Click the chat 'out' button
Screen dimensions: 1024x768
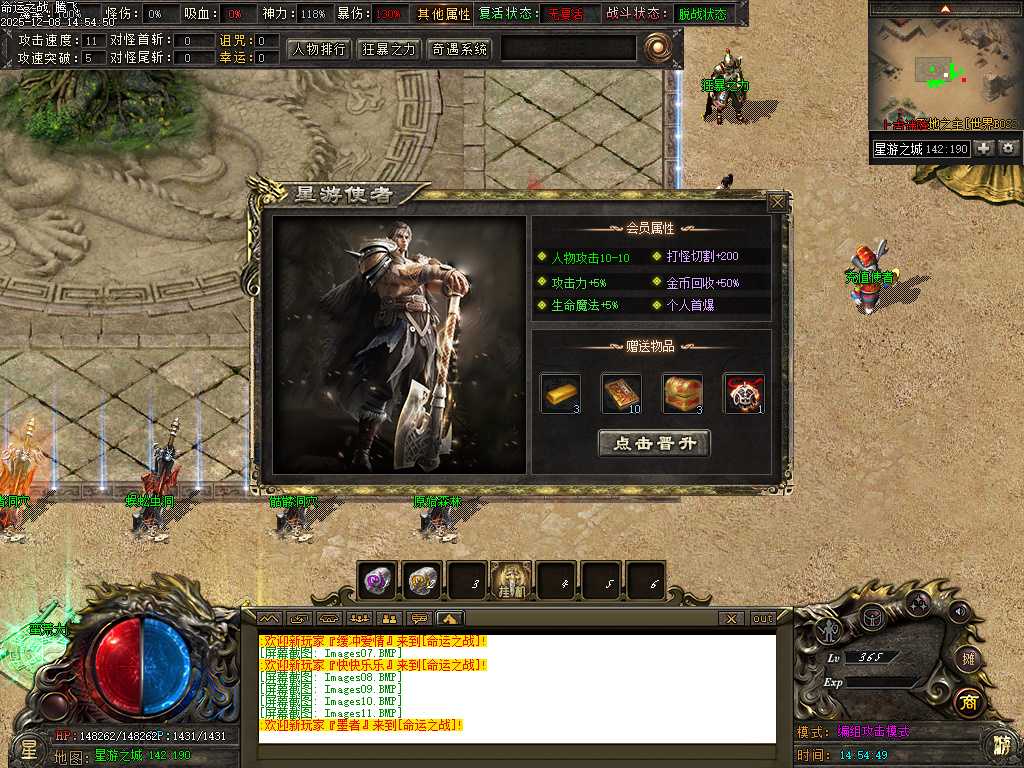click(x=763, y=619)
